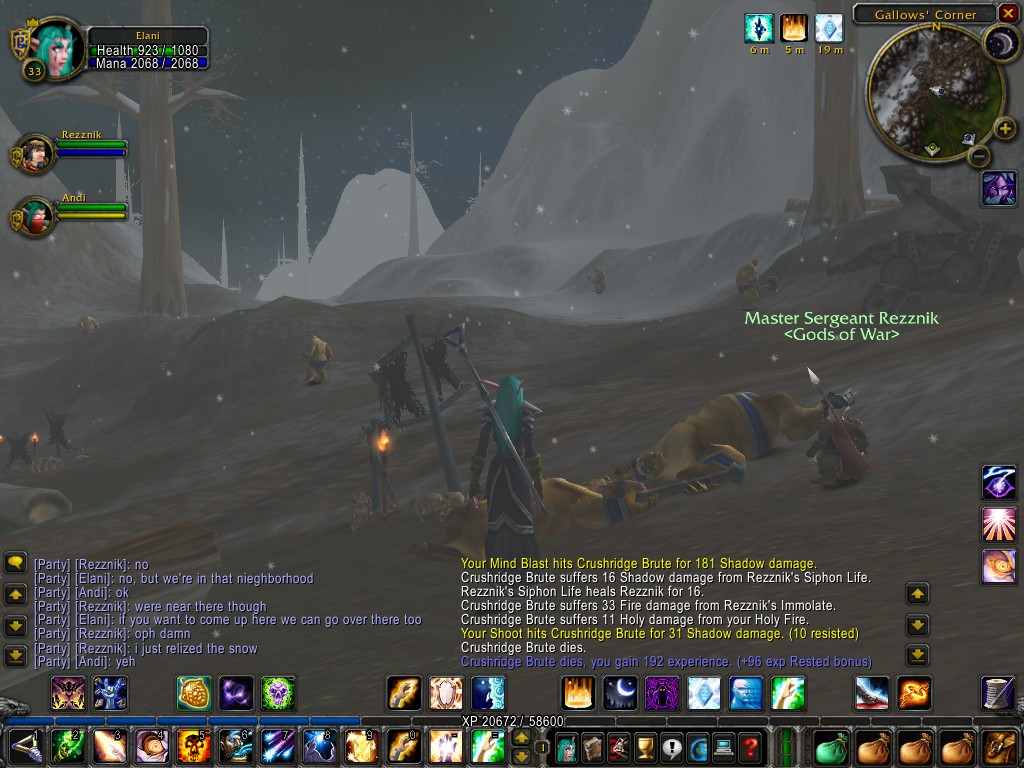Open the chat speech bubble menu
Viewport: 1024px width, 768px height.
pyautogui.click(x=15, y=563)
